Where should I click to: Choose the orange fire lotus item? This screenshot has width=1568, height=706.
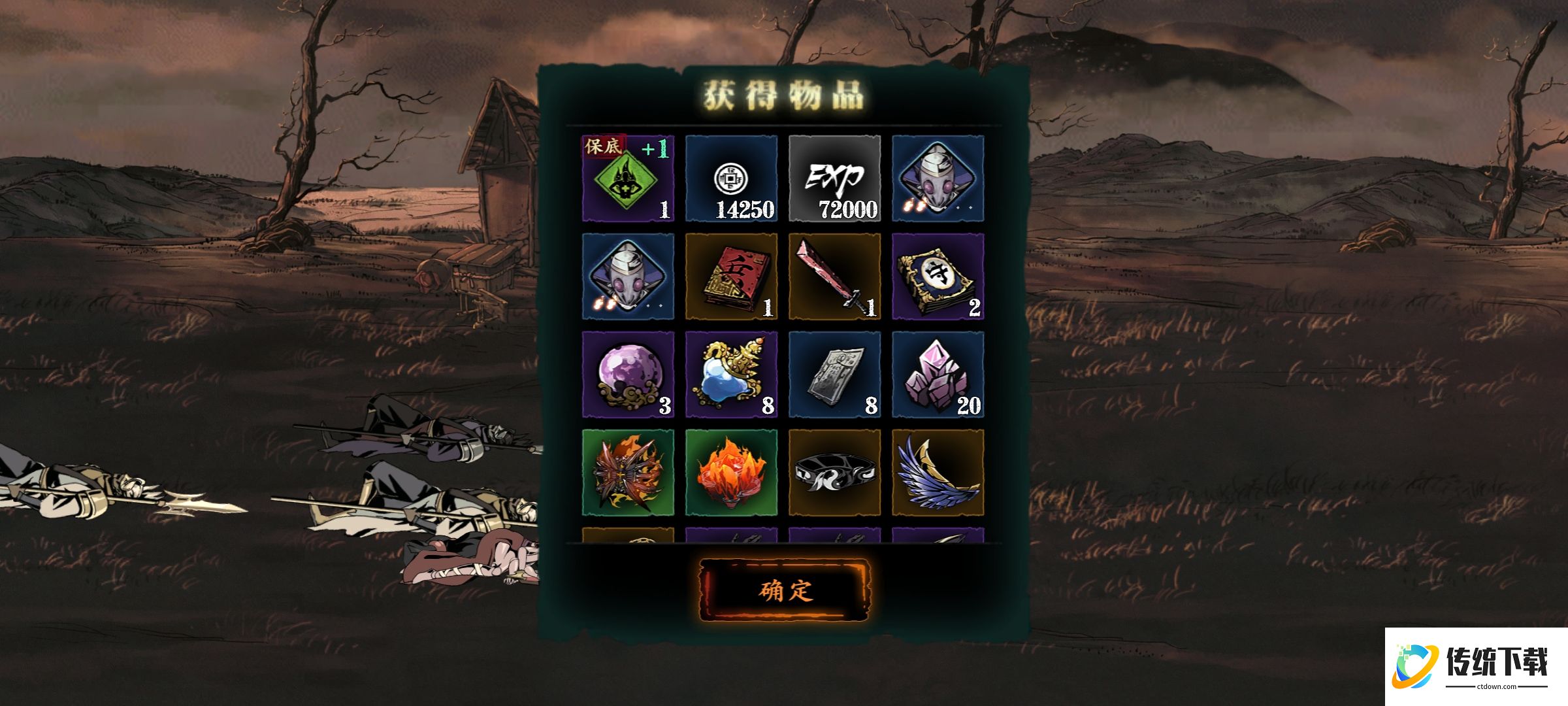pos(731,473)
